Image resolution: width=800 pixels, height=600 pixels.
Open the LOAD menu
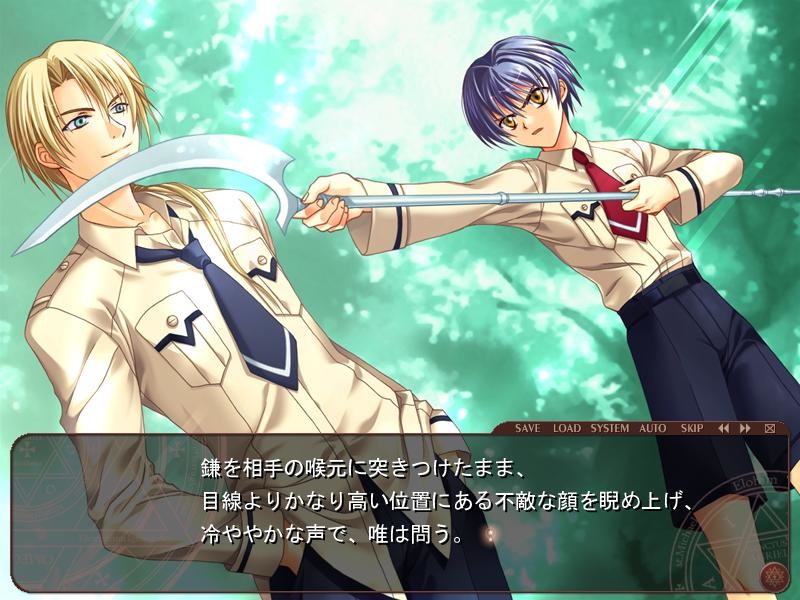point(566,428)
